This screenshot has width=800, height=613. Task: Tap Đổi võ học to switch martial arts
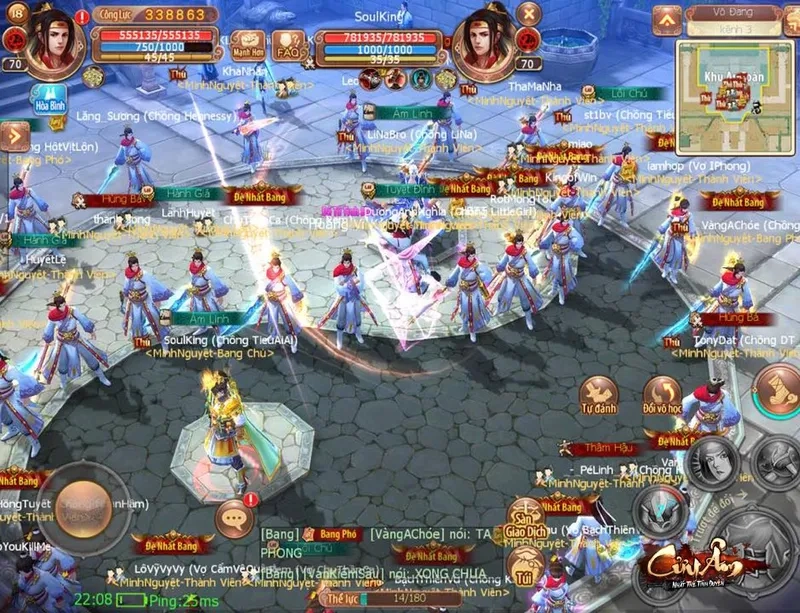pyautogui.click(x=662, y=397)
